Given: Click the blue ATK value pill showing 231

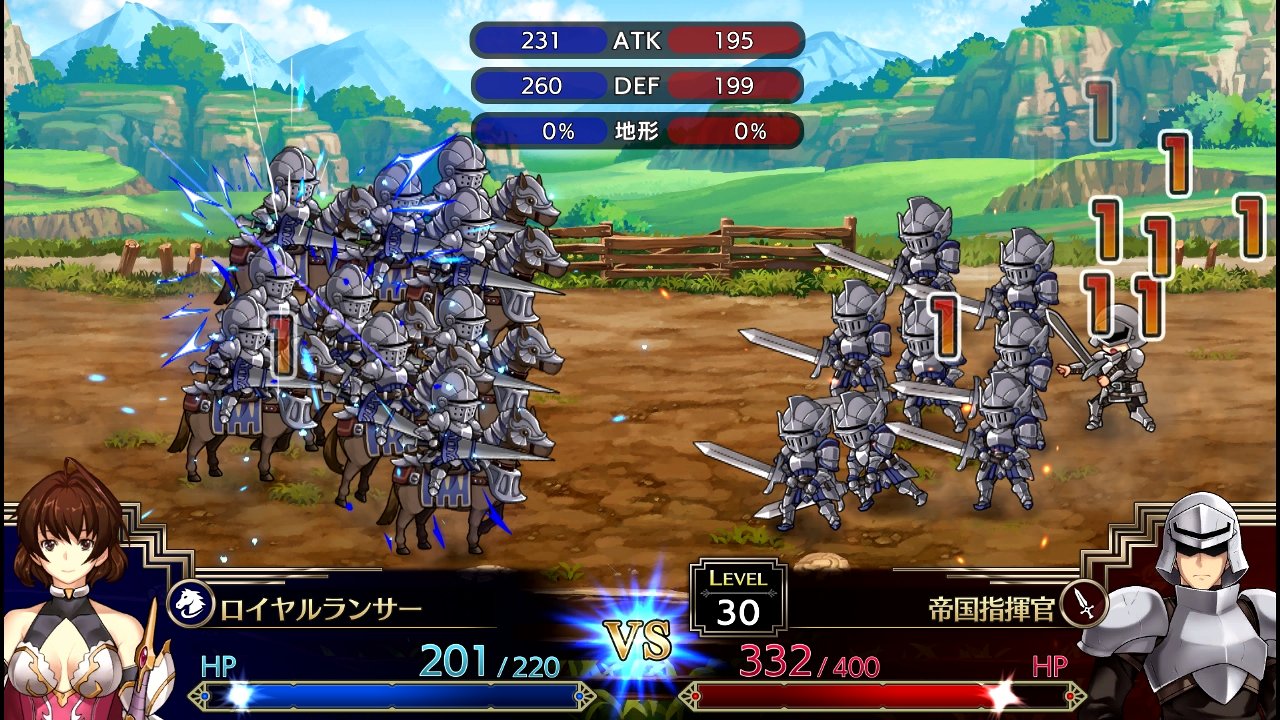Looking at the screenshot, I should point(538,40).
